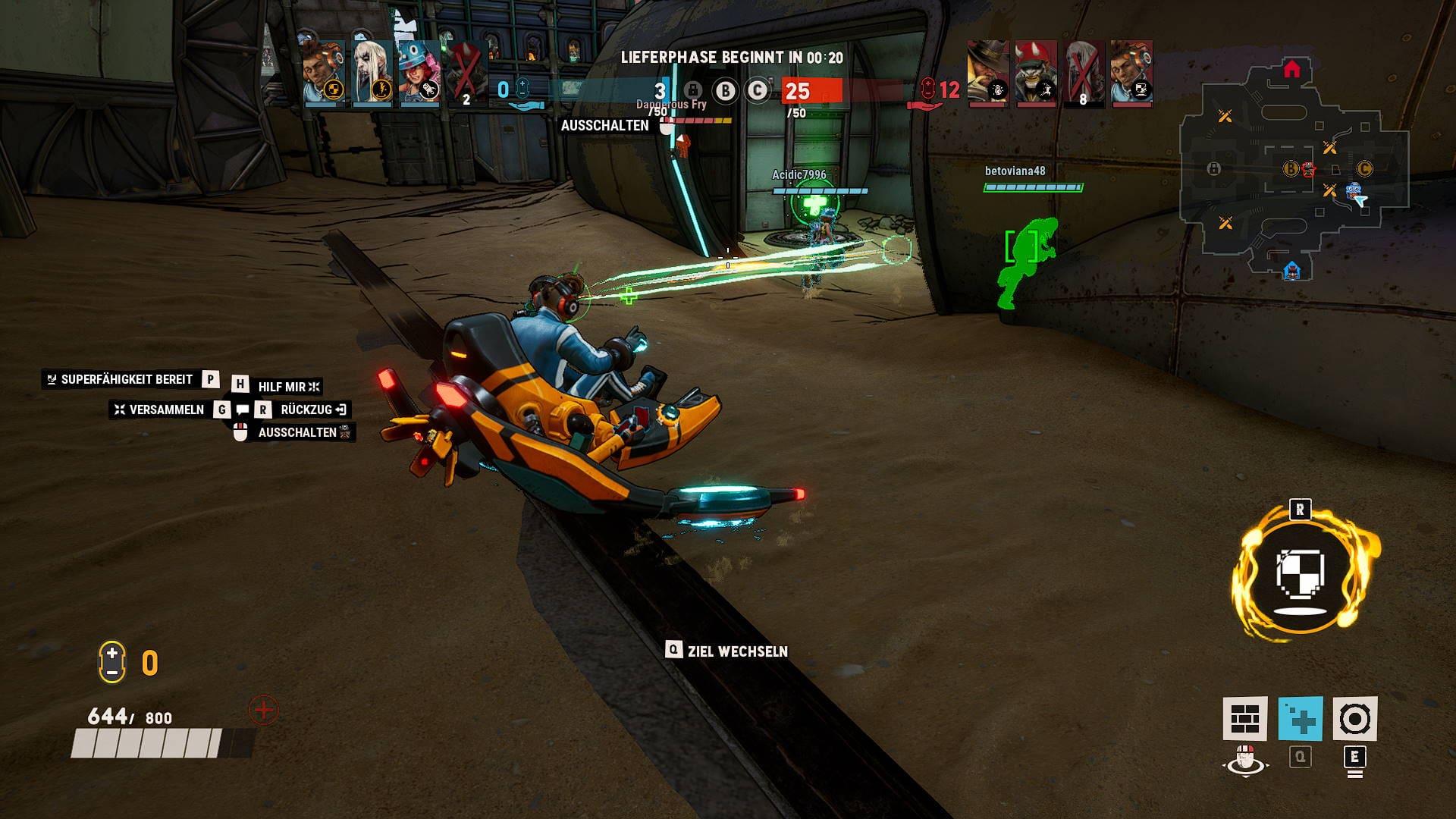1456x819 pixels.
Task: Select the padlock marker on the minimap
Action: (x=1213, y=168)
